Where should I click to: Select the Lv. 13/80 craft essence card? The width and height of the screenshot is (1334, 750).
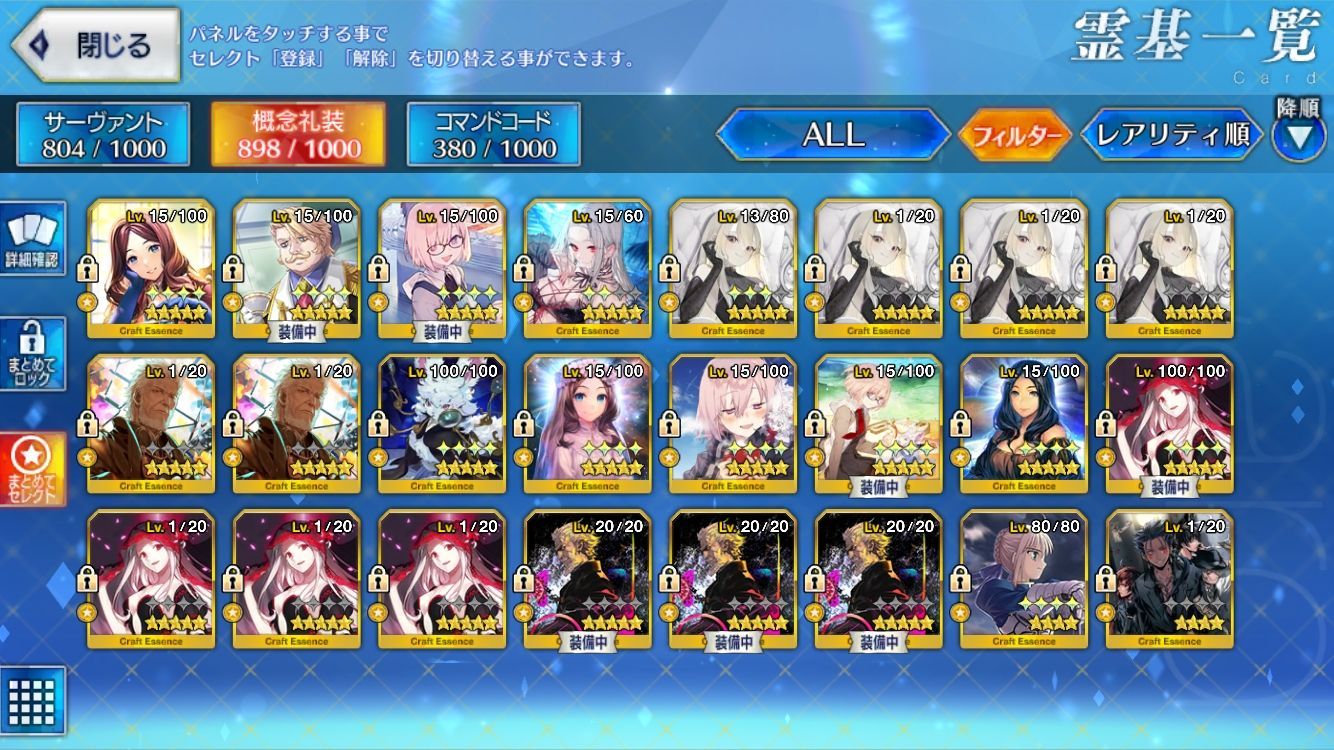(x=733, y=269)
